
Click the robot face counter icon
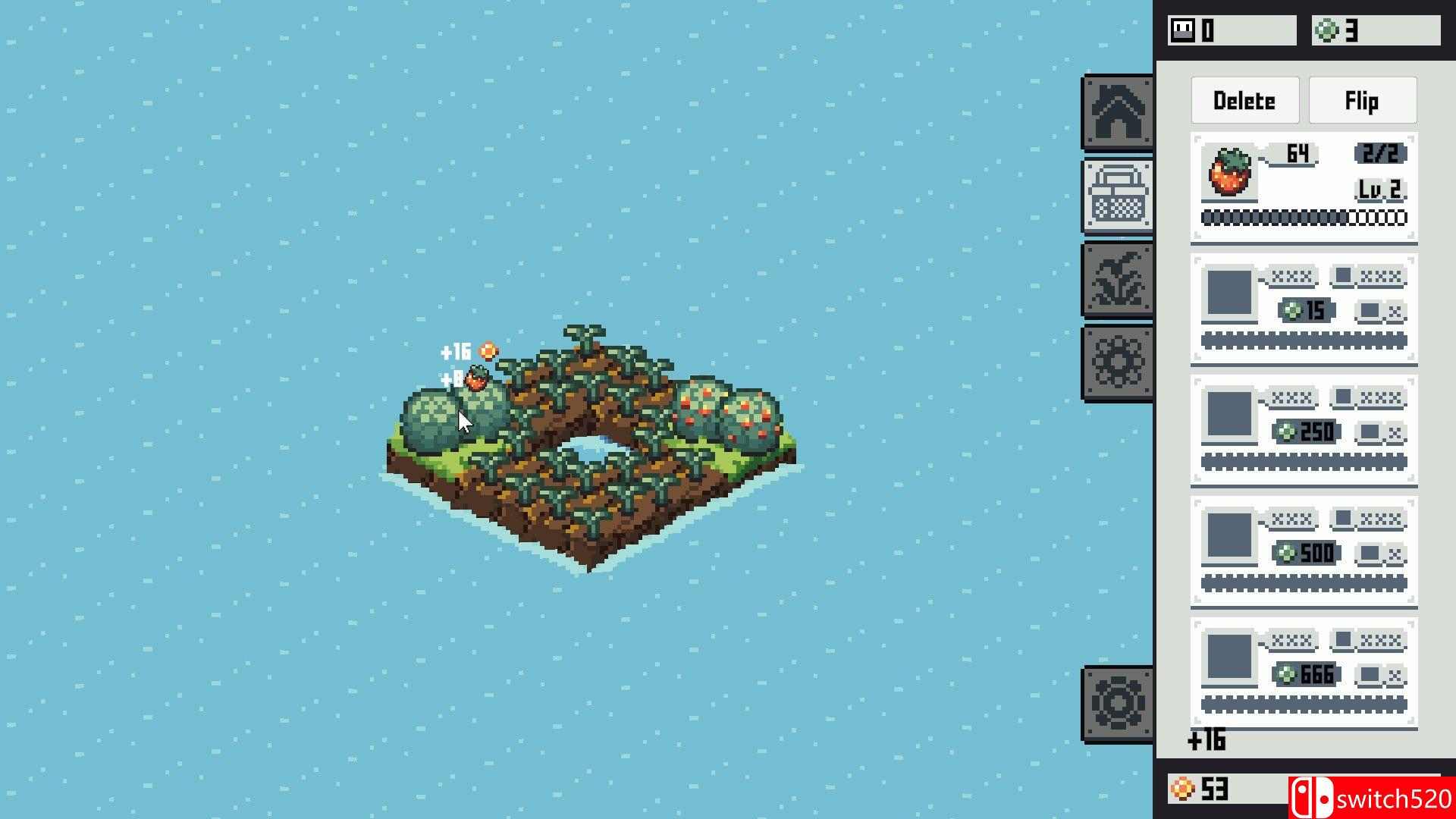[x=1182, y=28]
